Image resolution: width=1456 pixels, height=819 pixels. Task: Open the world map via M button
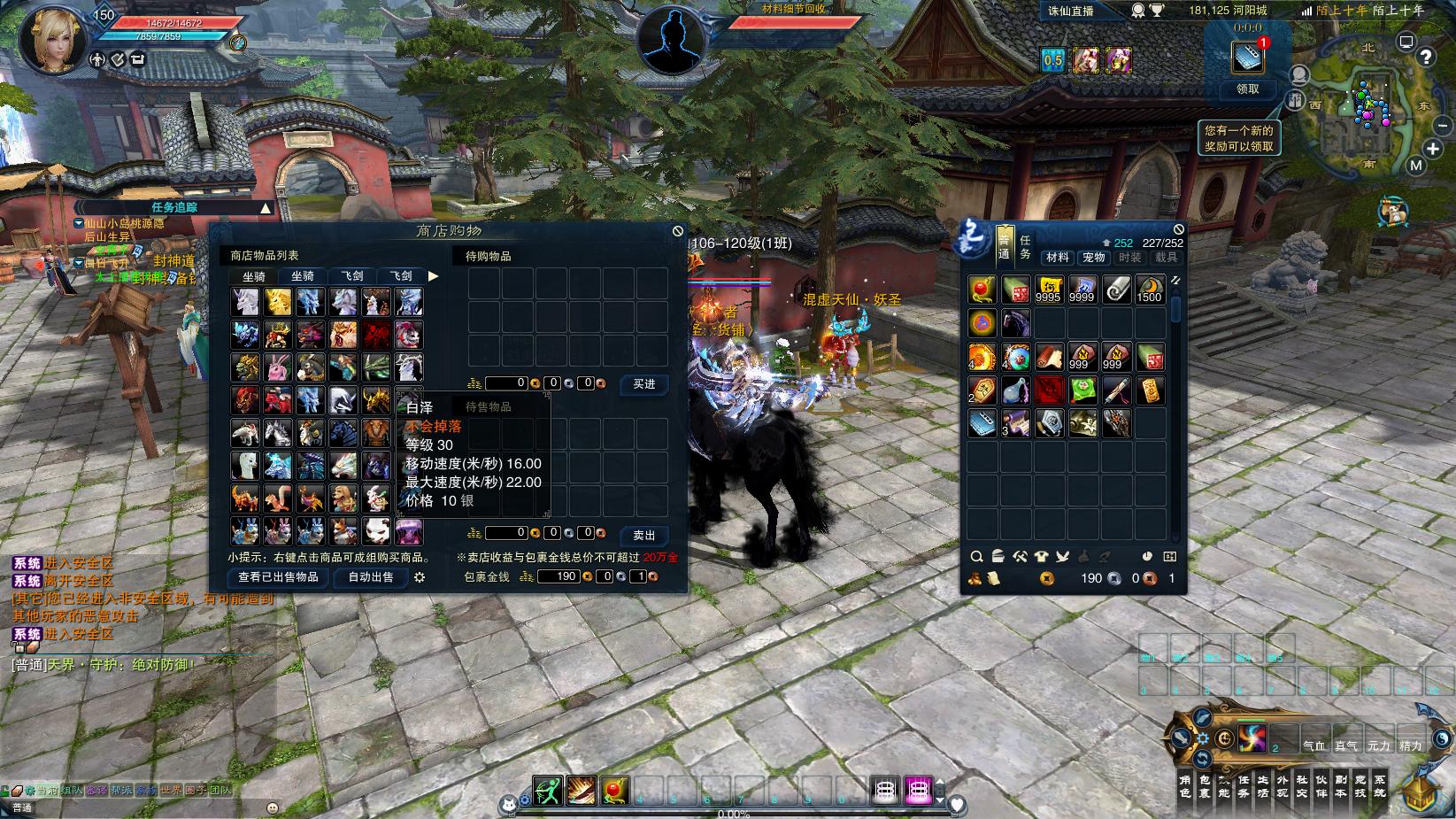click(1416, 166)
